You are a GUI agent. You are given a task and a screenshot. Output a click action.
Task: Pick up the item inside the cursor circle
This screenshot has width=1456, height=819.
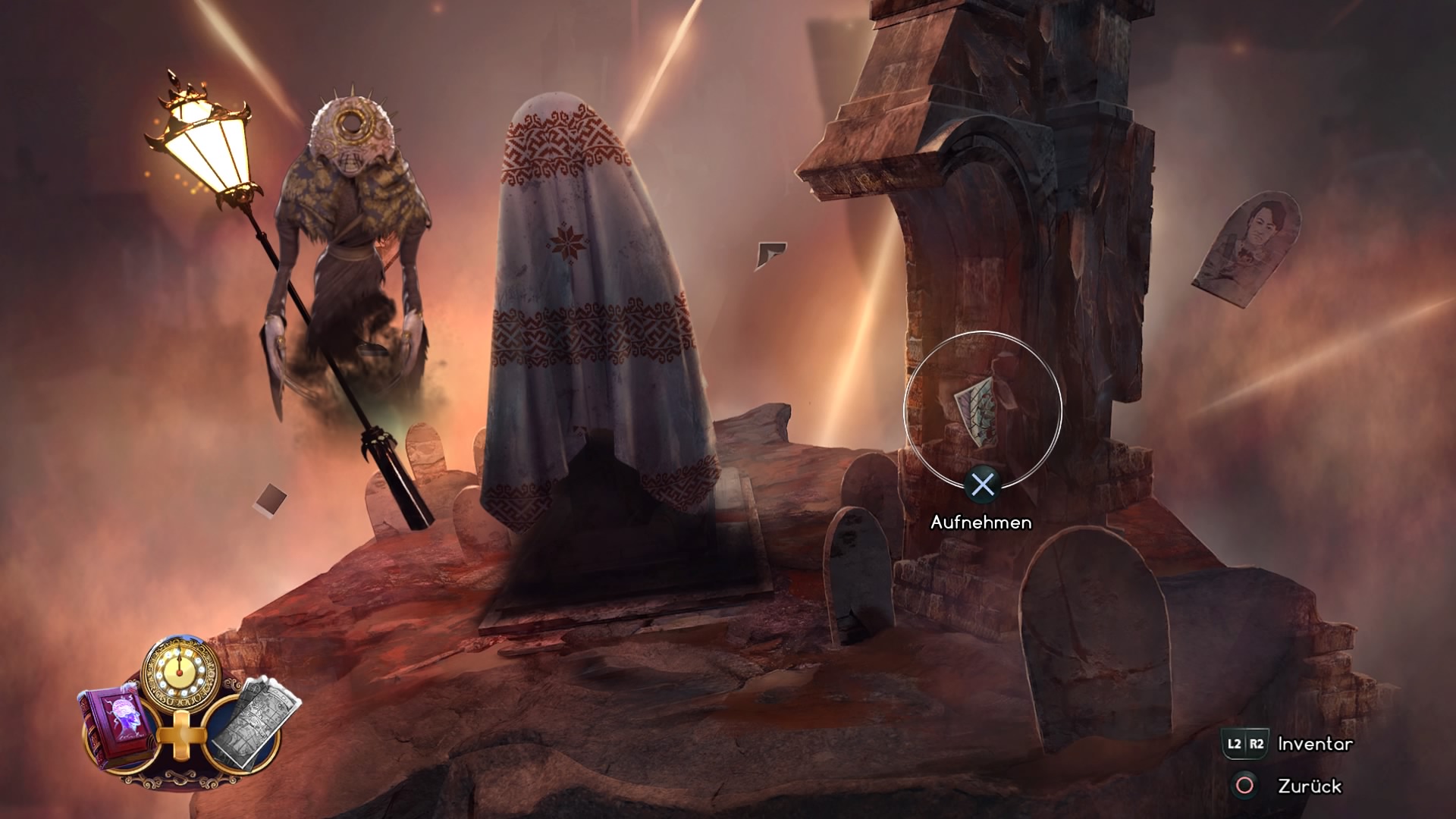982,410
